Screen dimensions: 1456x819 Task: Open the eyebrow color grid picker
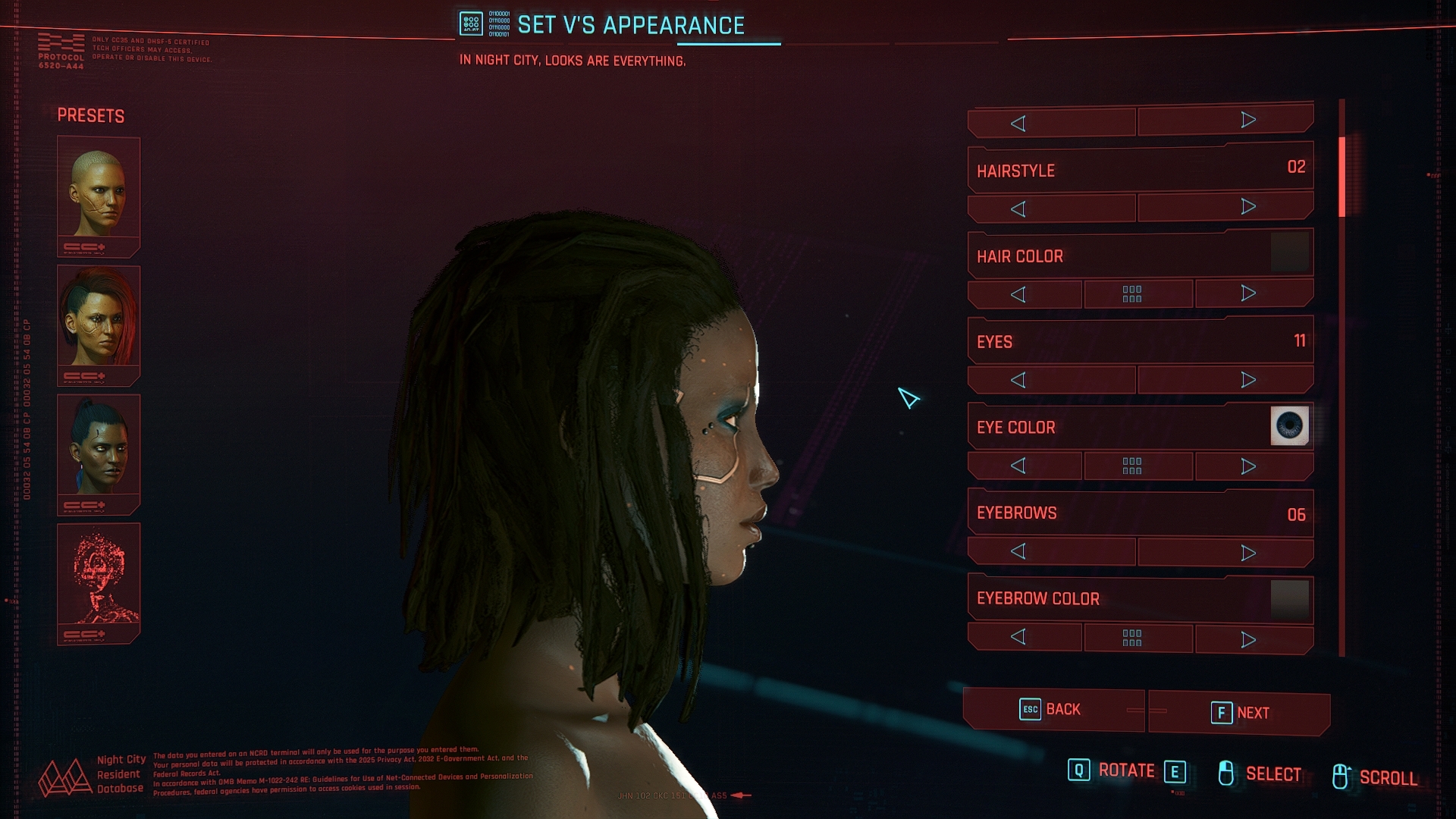pos(1132,639)
